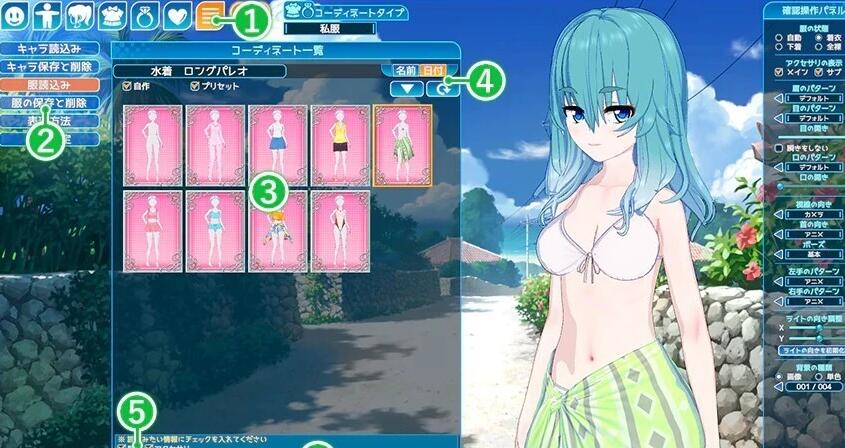Select the body category icon
The image size is (845, 448).
[46, 16]
